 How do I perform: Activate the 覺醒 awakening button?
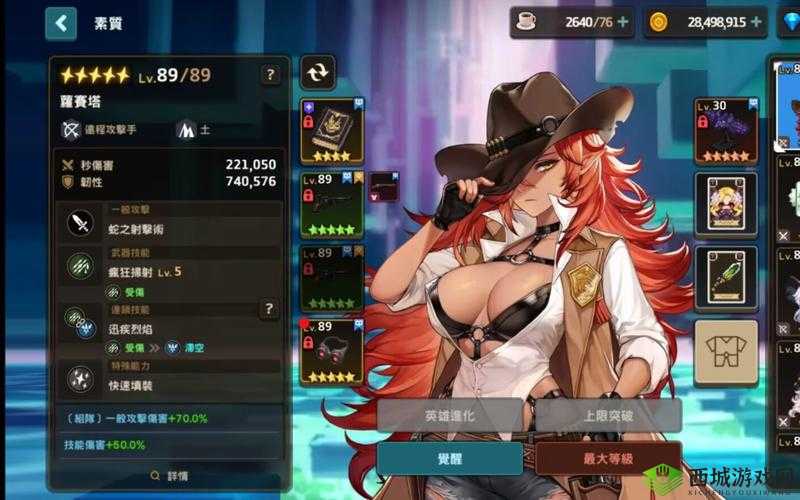(450, 458)
